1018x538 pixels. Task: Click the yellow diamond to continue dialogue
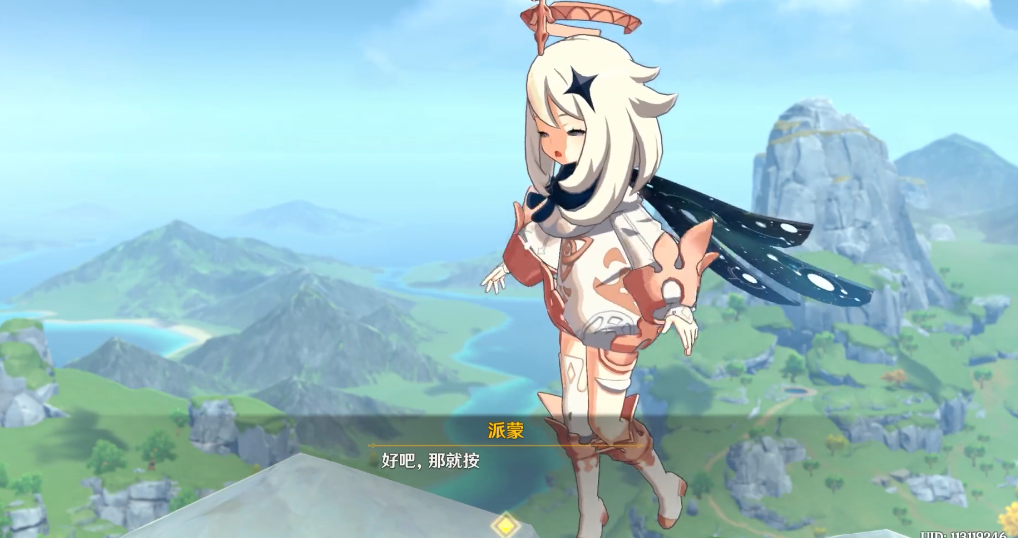(507, 524)
